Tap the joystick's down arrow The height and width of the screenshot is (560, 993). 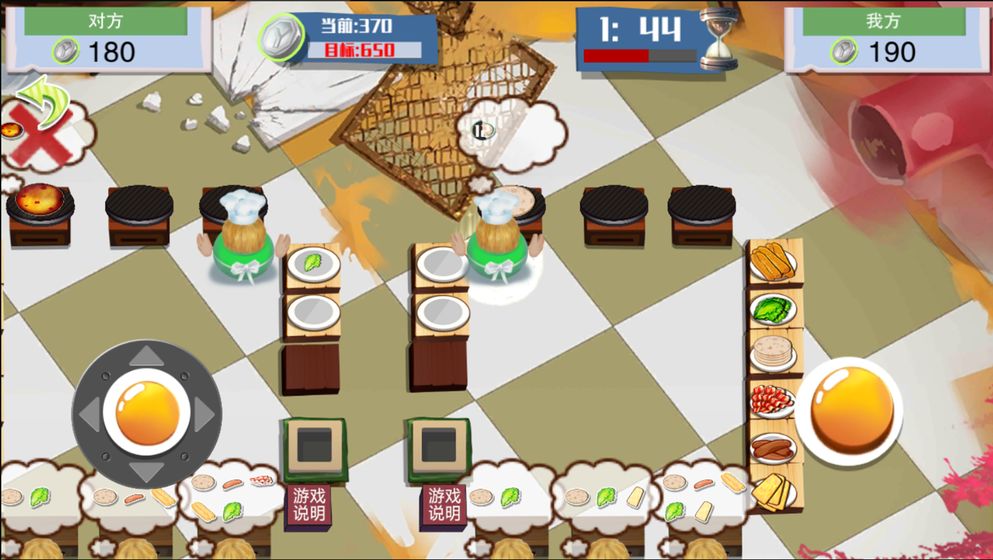(147, 470)
